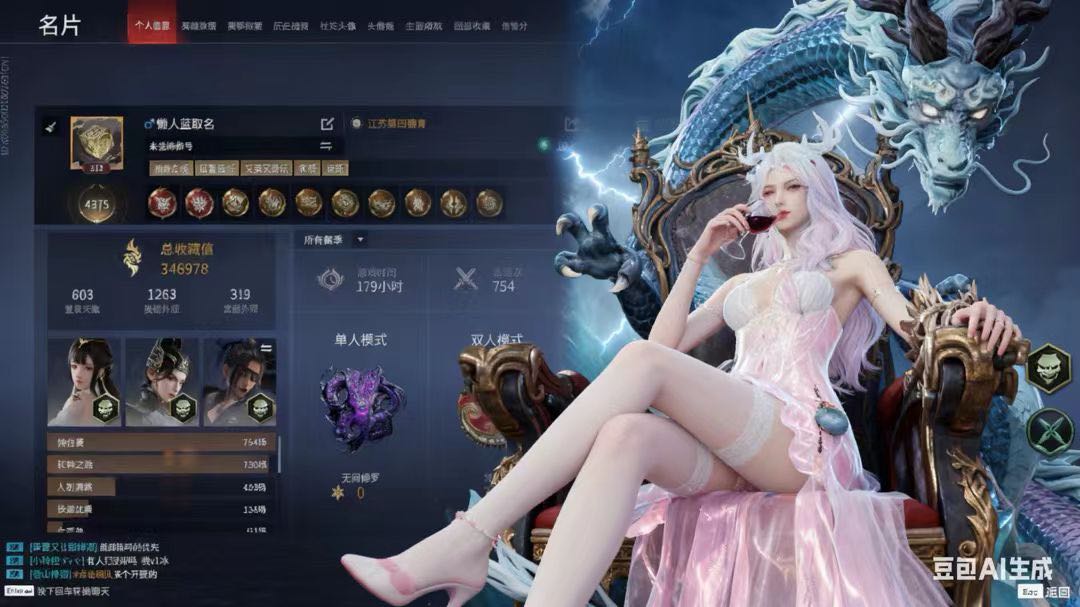Pick the dark-haired male hero portrait
Viewport: 1080px width, 607px height.
point(240,381)
